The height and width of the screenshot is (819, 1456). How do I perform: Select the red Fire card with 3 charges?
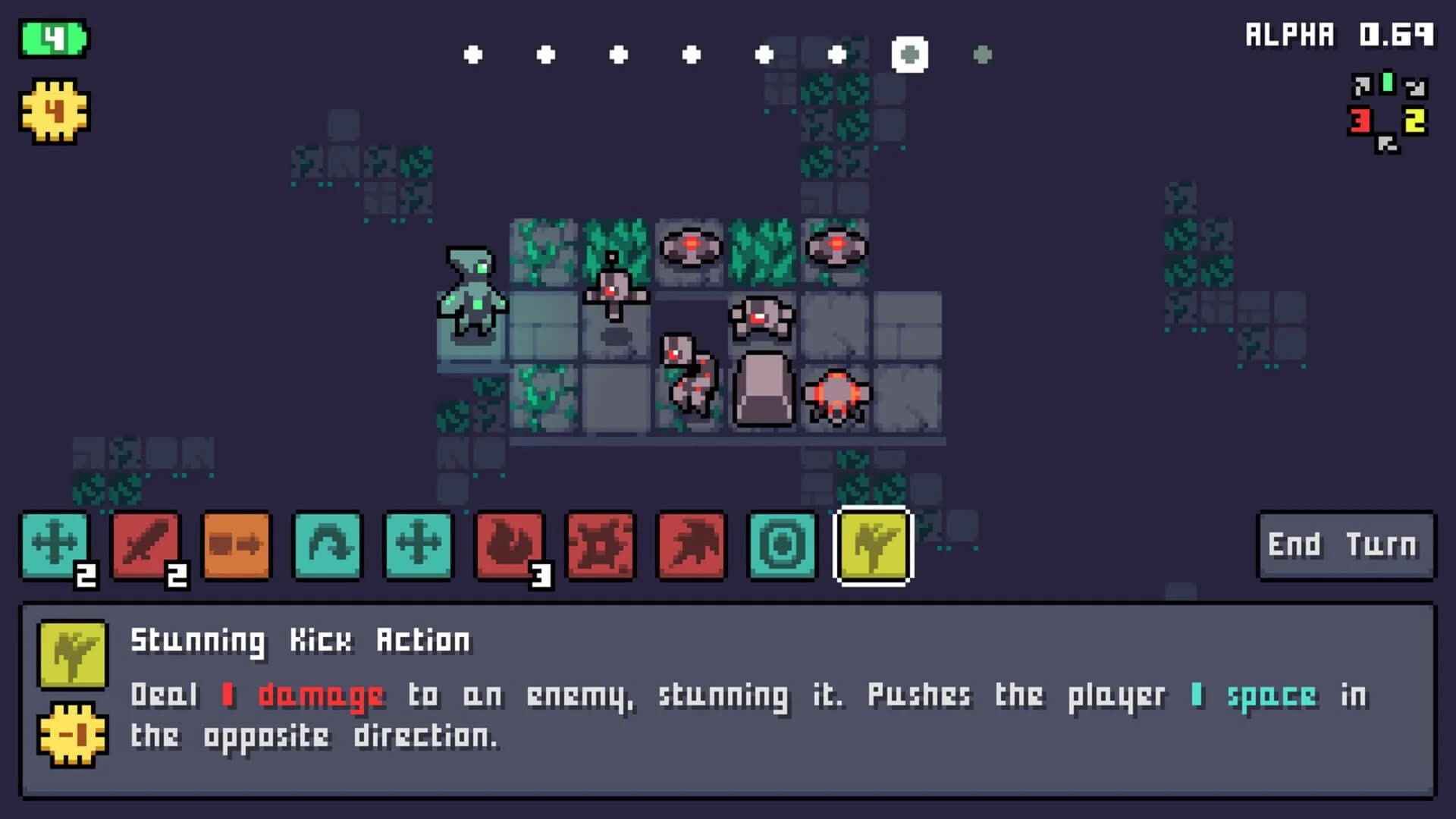pos(510,546)
